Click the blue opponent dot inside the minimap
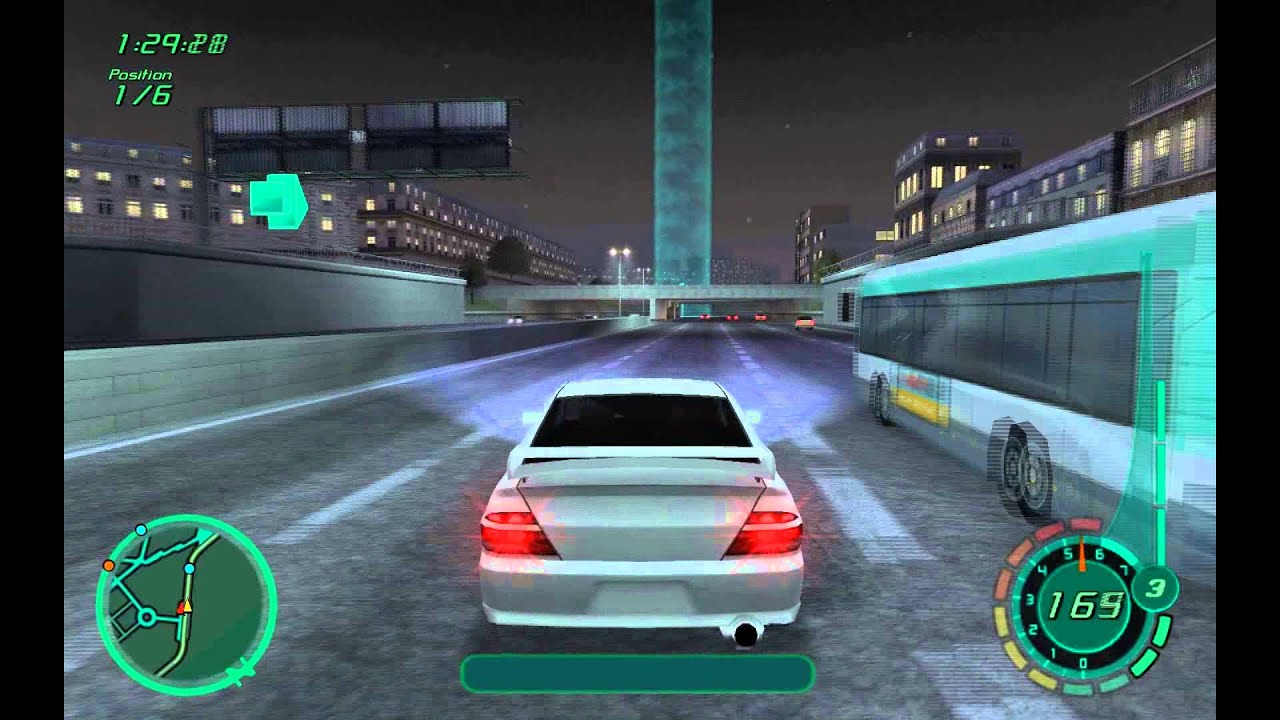1280x720 pixels. (x=189, y=569)
